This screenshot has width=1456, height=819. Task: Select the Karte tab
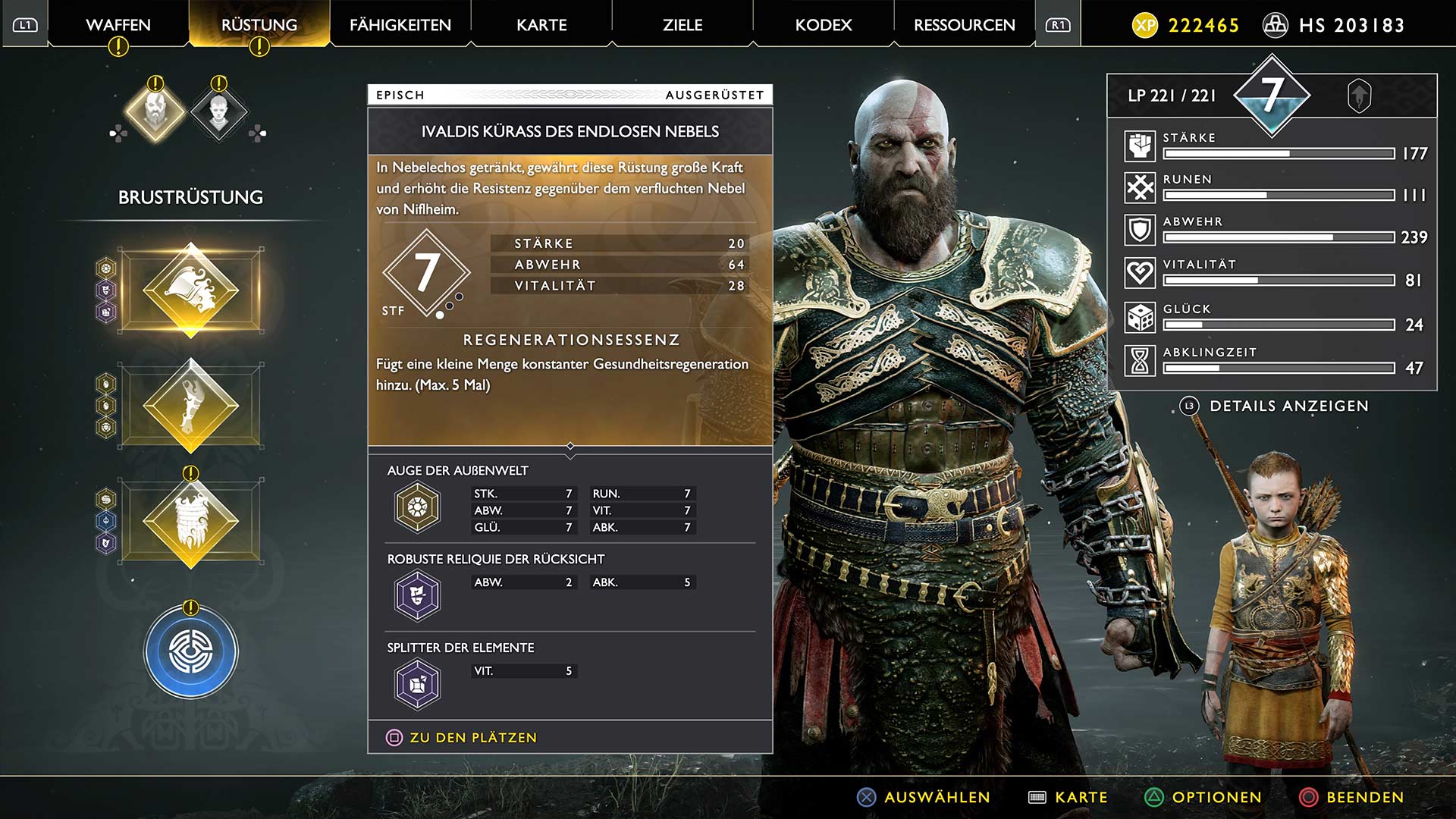541,25
